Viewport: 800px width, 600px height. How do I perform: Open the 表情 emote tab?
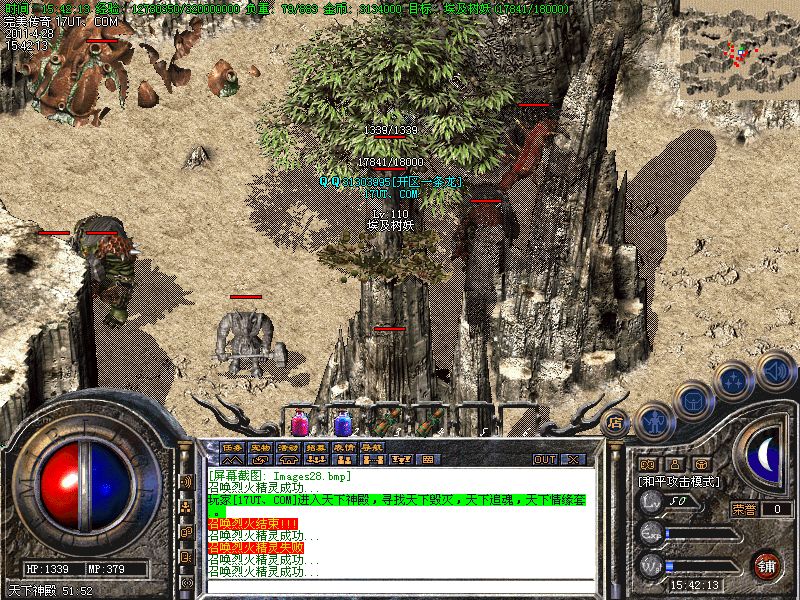click(x=344, y=446)
